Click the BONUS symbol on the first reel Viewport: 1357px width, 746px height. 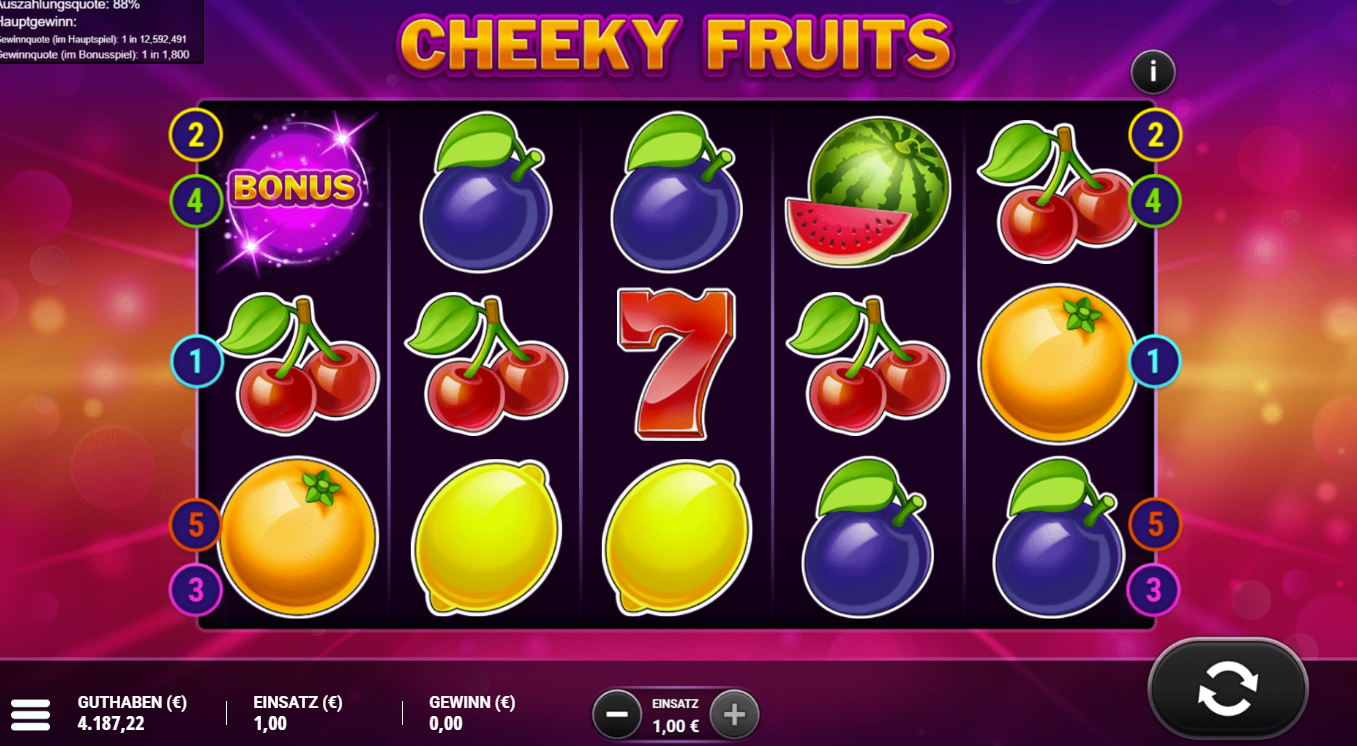point(295,190)
